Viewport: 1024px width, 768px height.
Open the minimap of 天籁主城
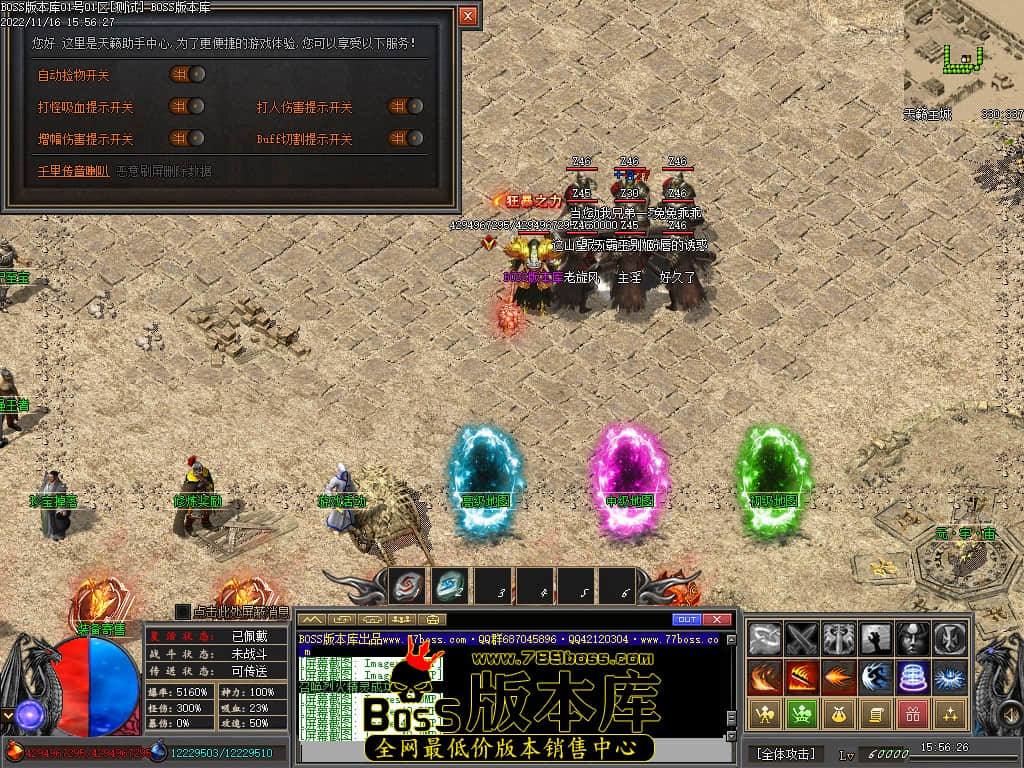pos(962,48)
